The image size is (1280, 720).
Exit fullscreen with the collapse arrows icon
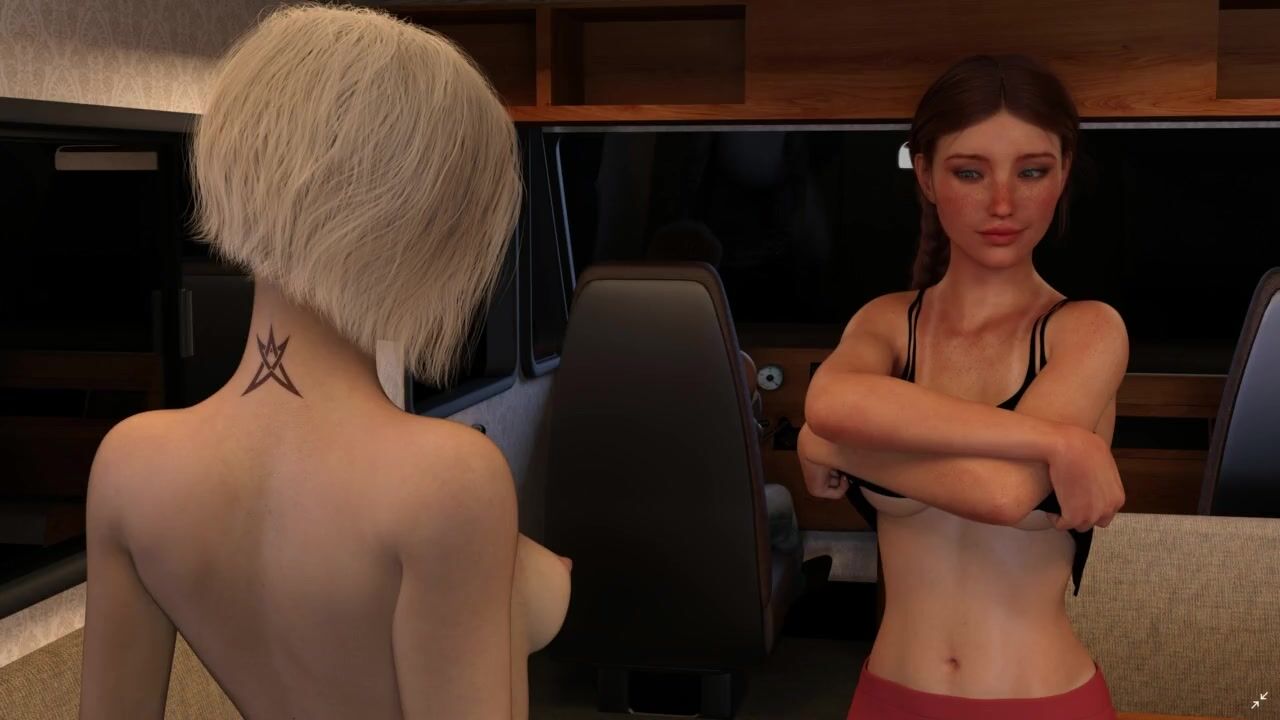coord(1258,700)
